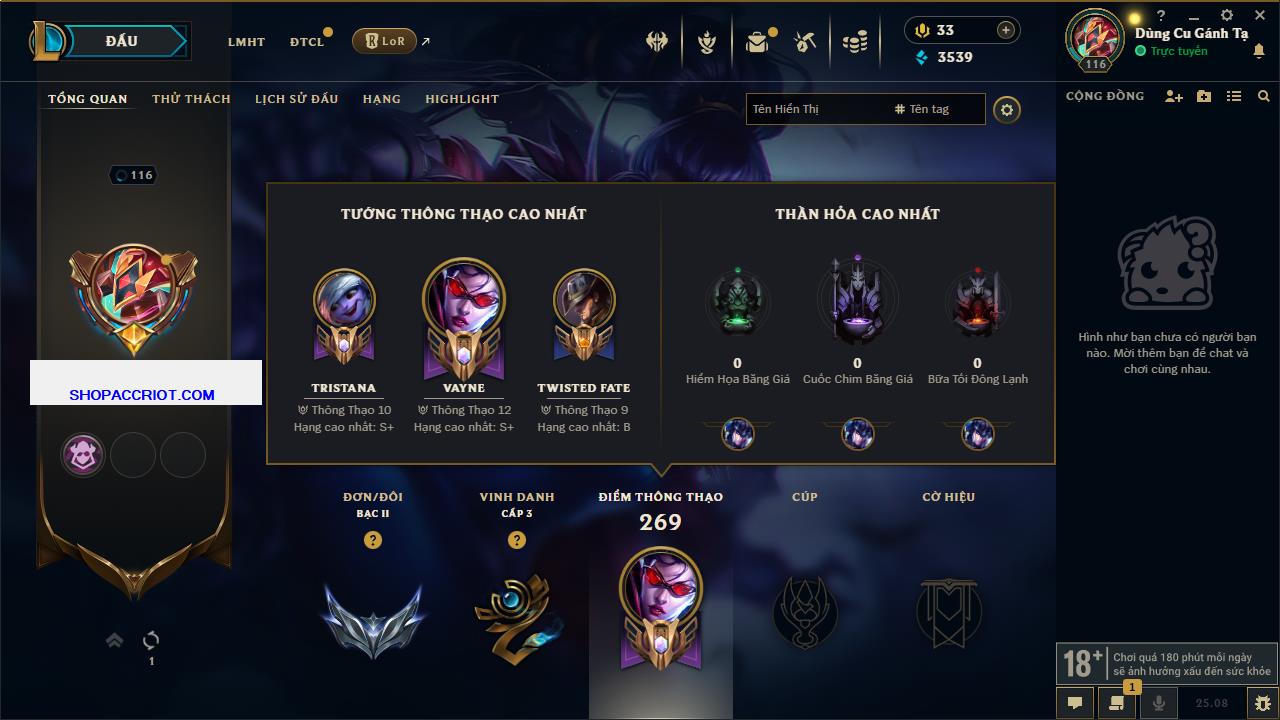Select the Vayne mastery champion portrait

point(463,300)
